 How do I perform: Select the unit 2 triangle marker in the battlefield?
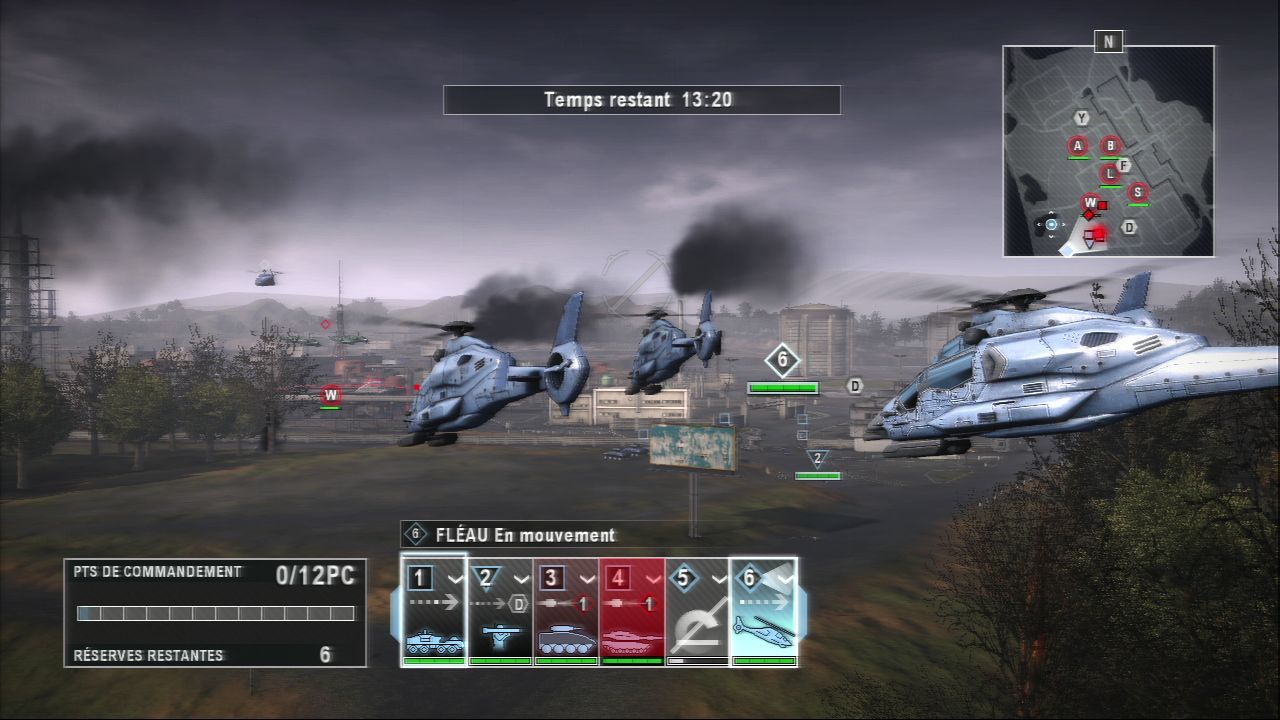coord(817,459)
